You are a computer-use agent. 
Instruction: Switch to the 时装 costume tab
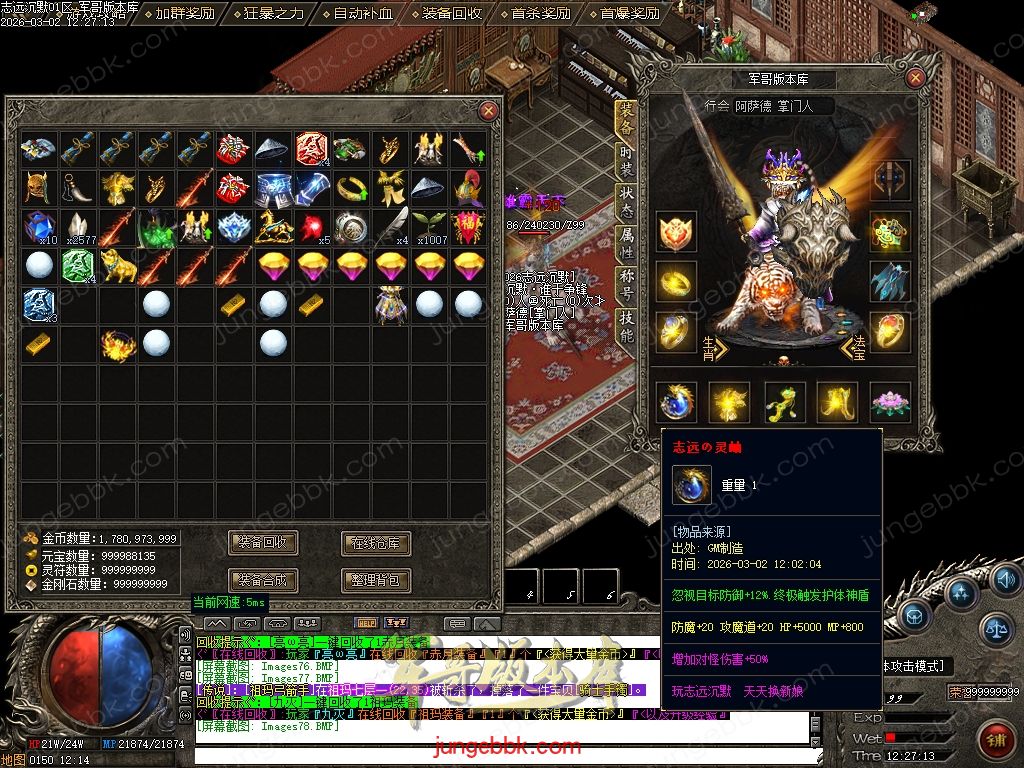[627, 160]
